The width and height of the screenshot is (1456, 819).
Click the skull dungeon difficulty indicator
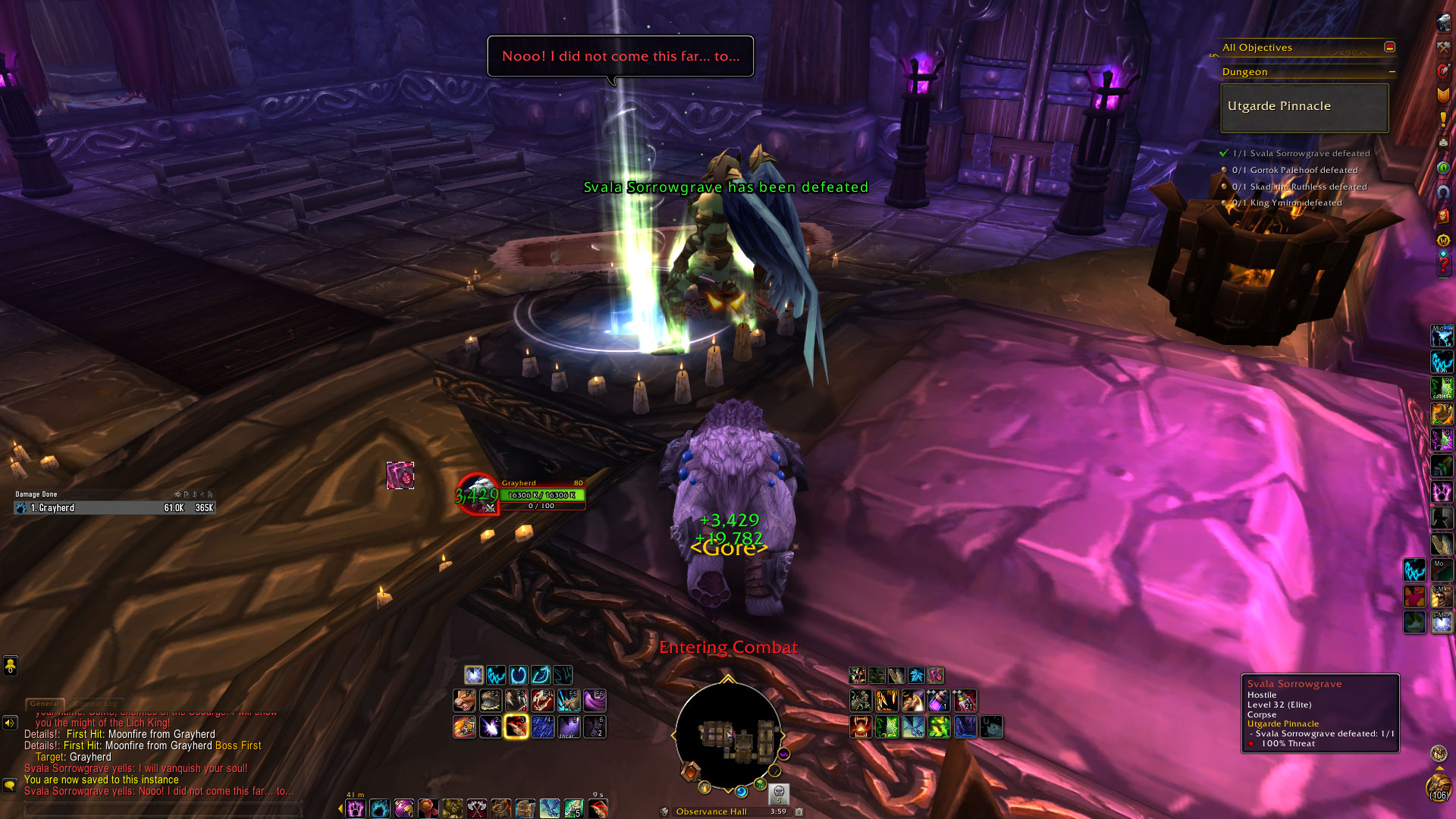coord(779,793)
